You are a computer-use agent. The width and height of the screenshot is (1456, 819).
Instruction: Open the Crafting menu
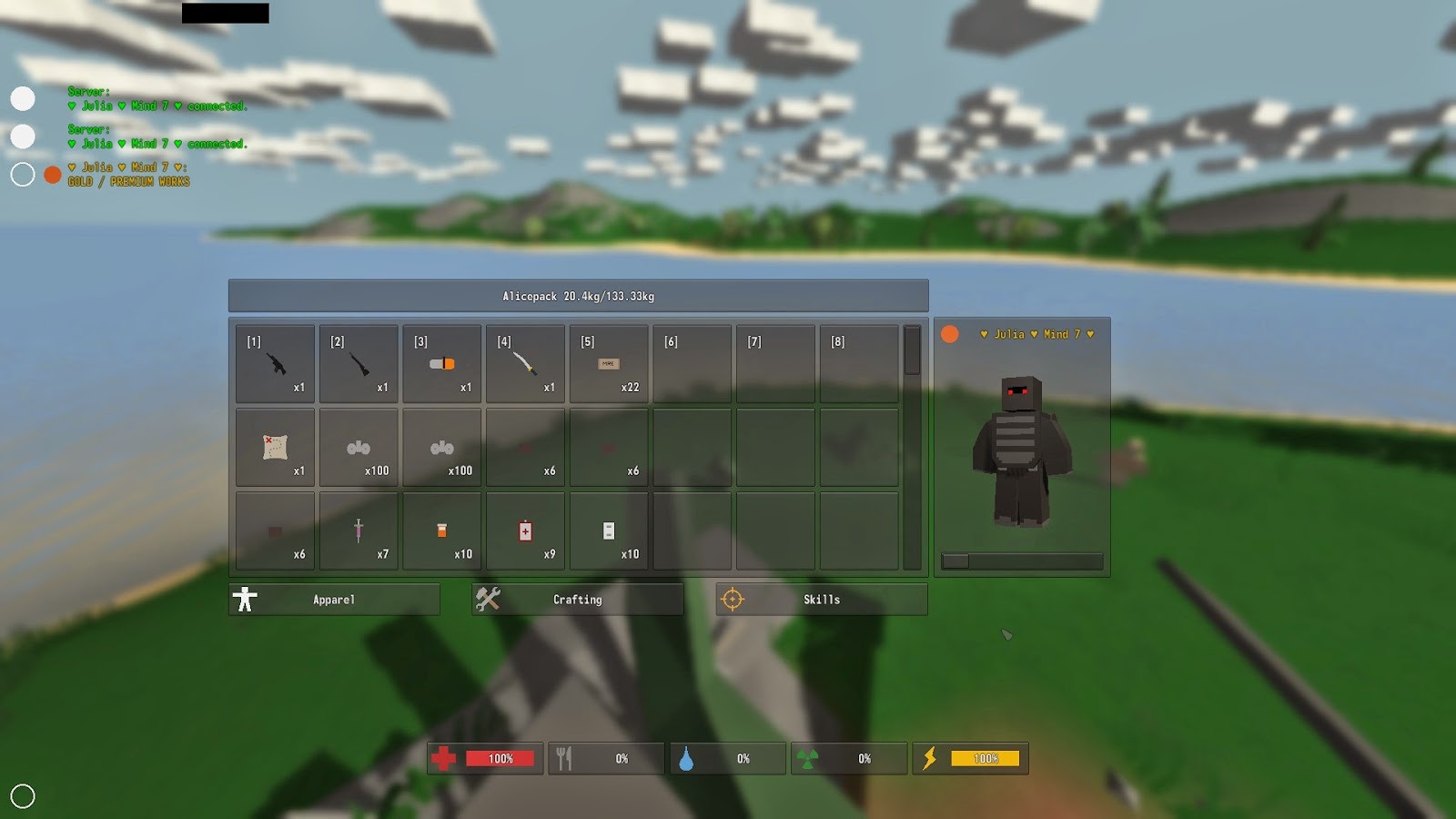[578, 599]
